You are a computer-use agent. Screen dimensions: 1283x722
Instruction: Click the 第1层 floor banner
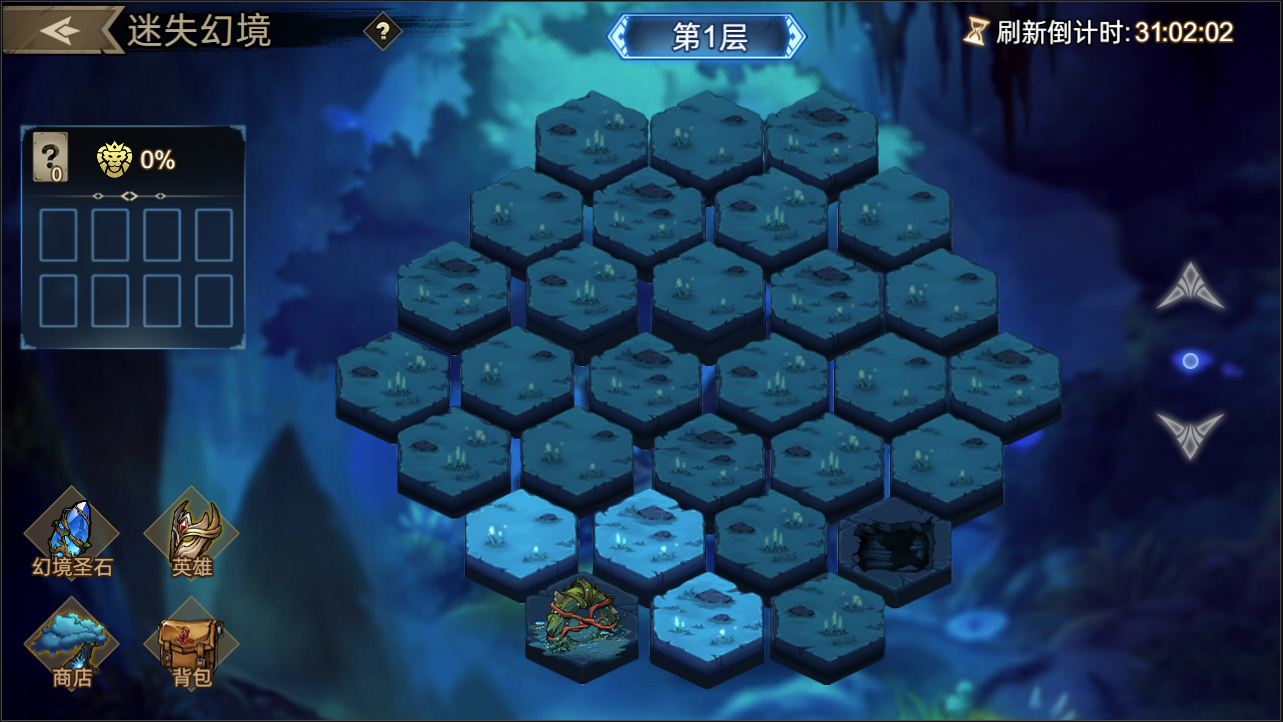(708, 36)
